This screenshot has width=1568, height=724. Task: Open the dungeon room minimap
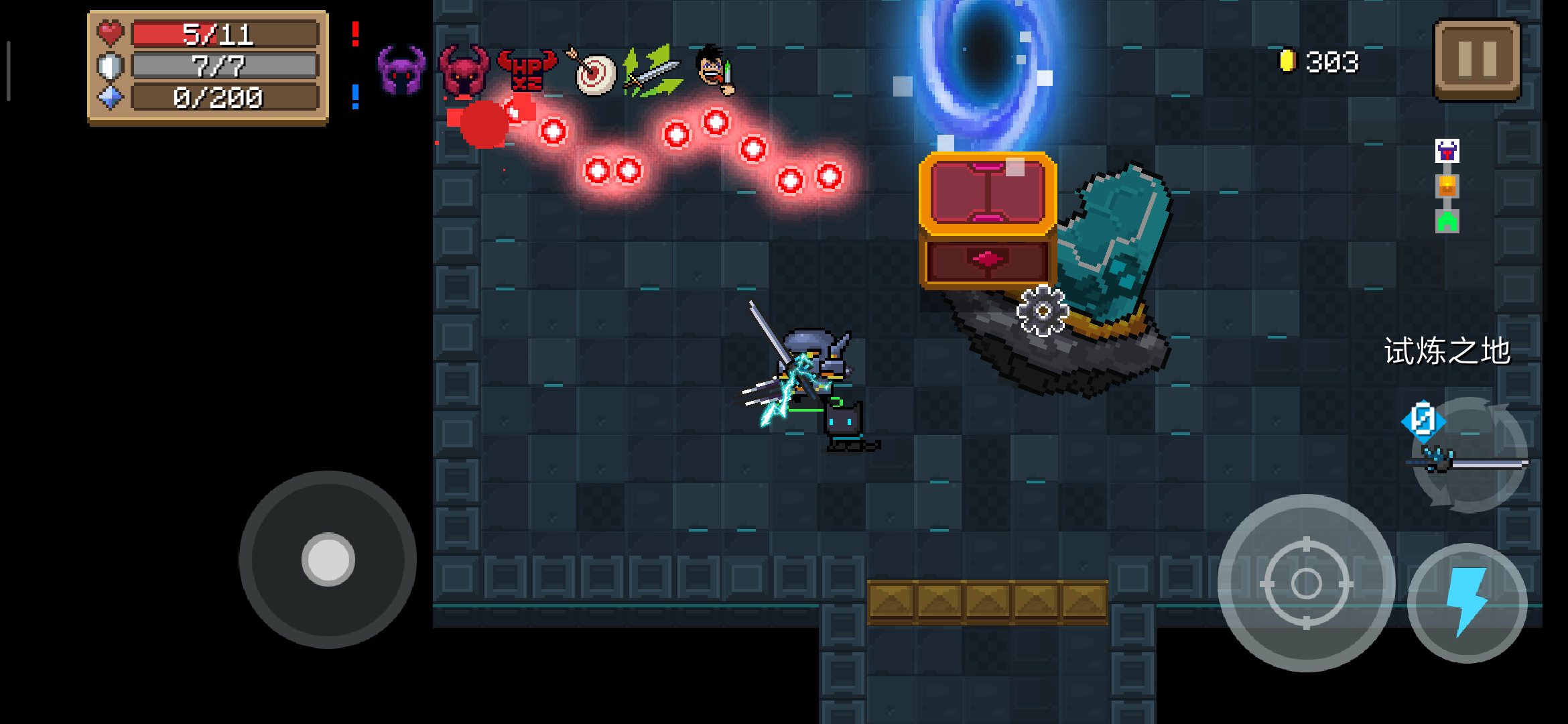pos(1447,186)
